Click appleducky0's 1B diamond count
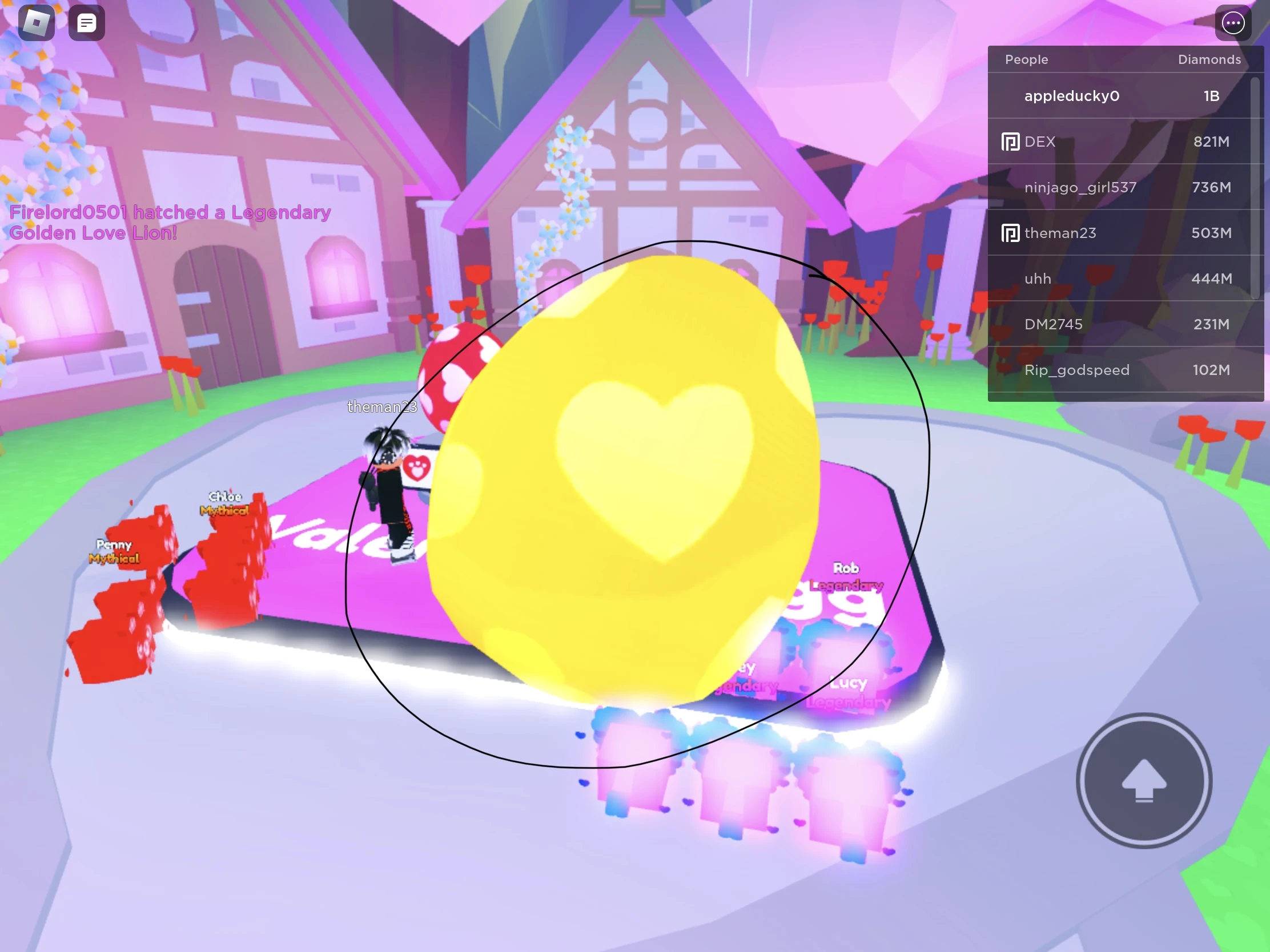 click(x=1209, y=96)
